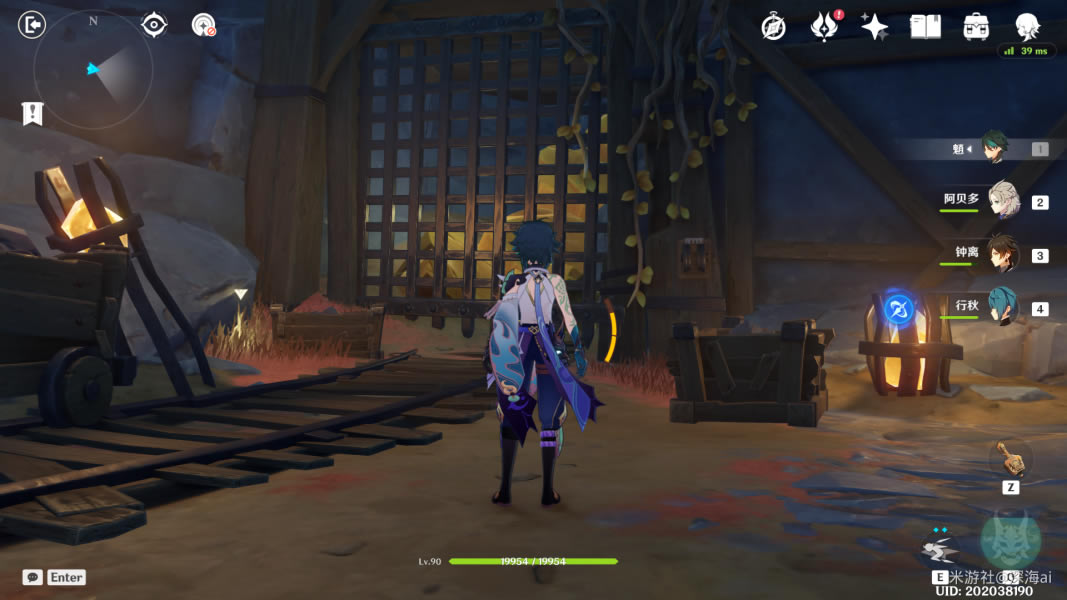Activate the eye-shaped elemental sight icon
Viewport: 1067px width, 600px height.
(x=154, y=24)
